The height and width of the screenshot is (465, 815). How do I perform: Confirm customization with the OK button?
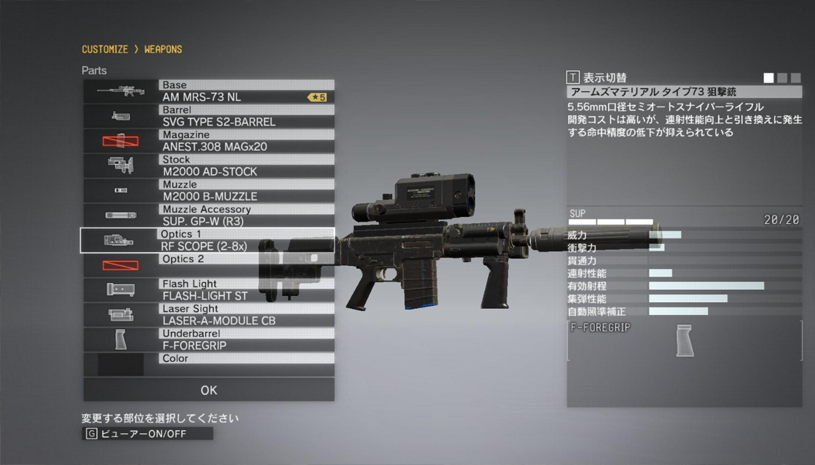tap(208, 390)
